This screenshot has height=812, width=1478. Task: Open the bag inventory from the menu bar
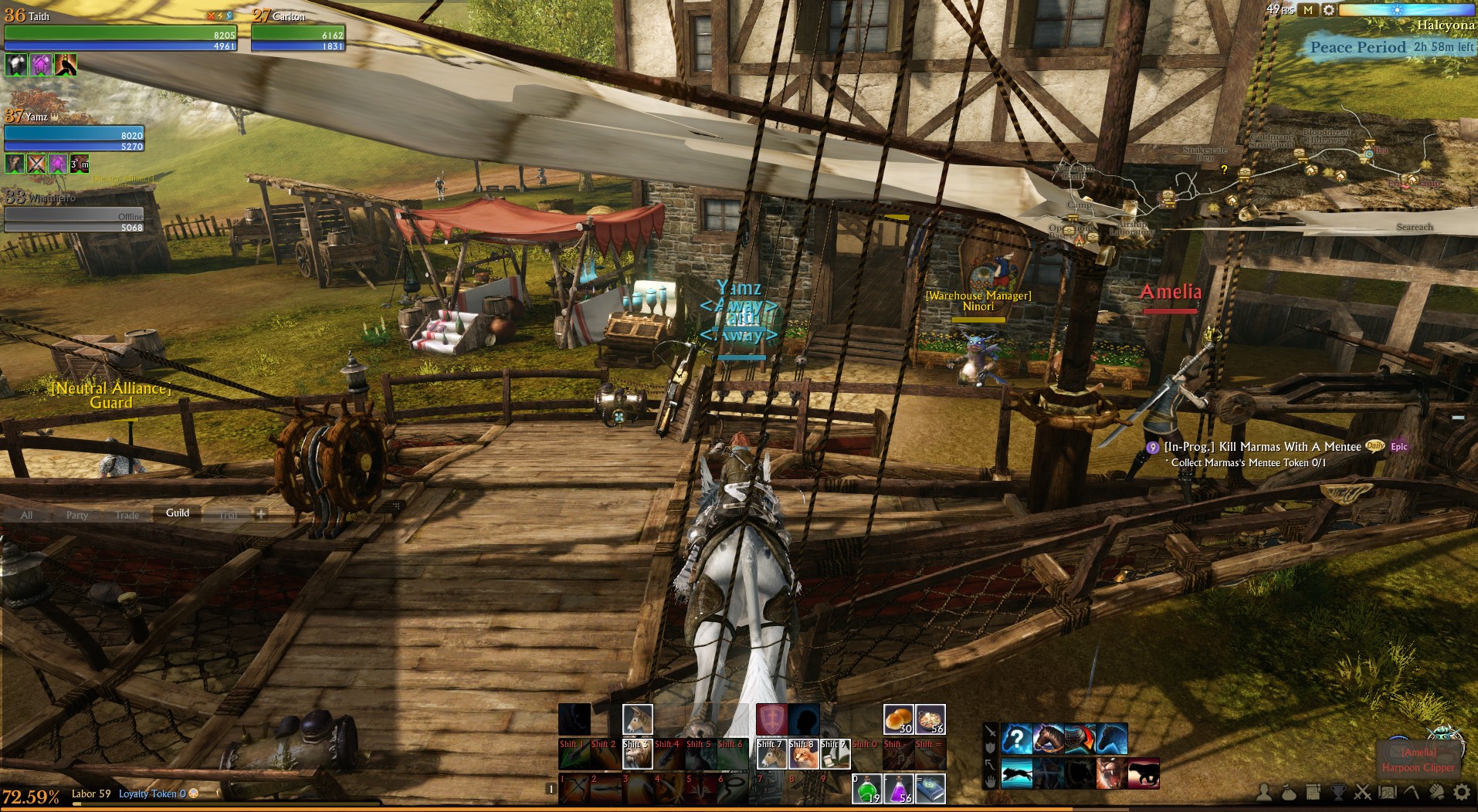click(1288, 792)
